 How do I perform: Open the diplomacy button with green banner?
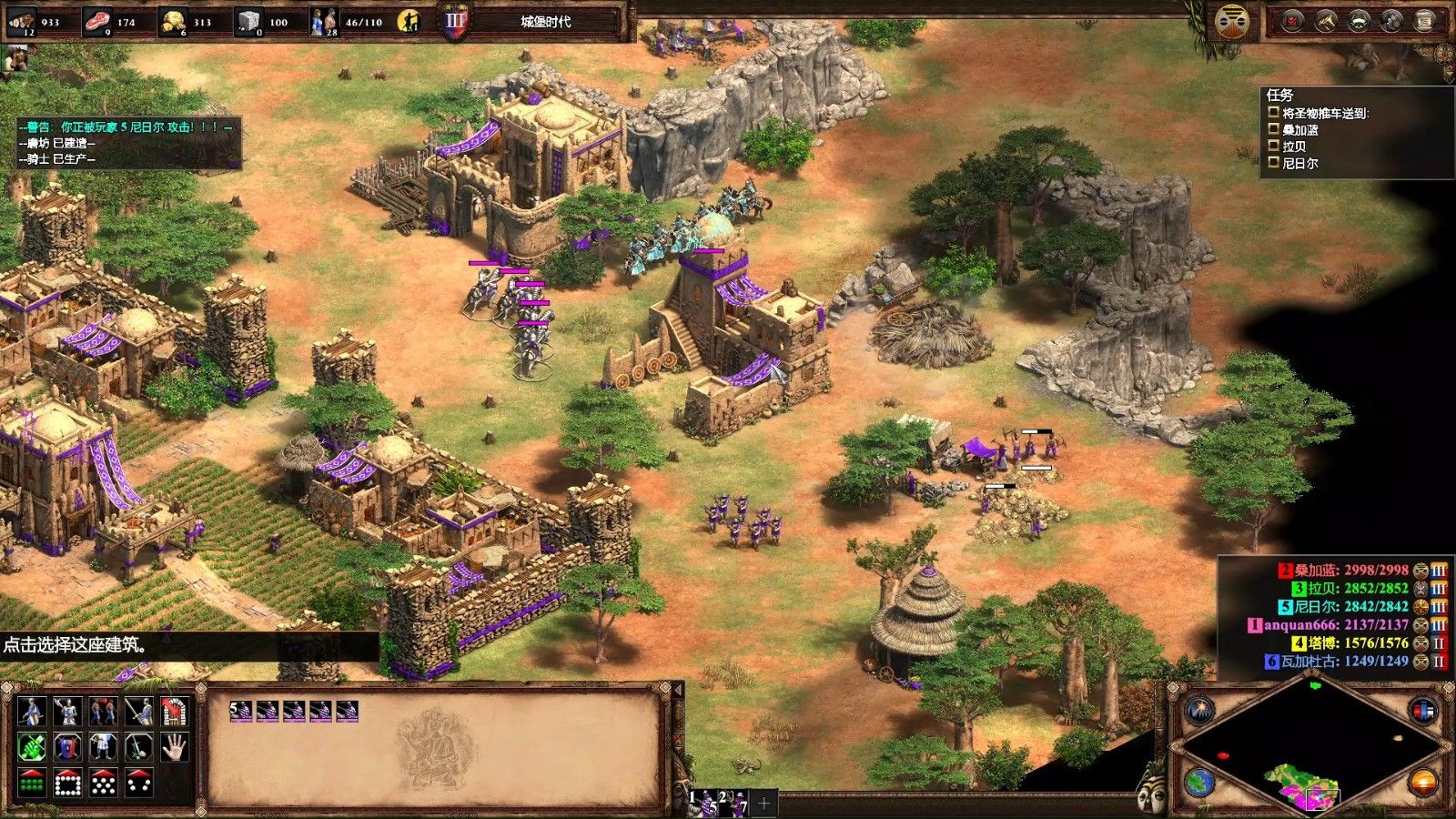tap(1359, 22)
